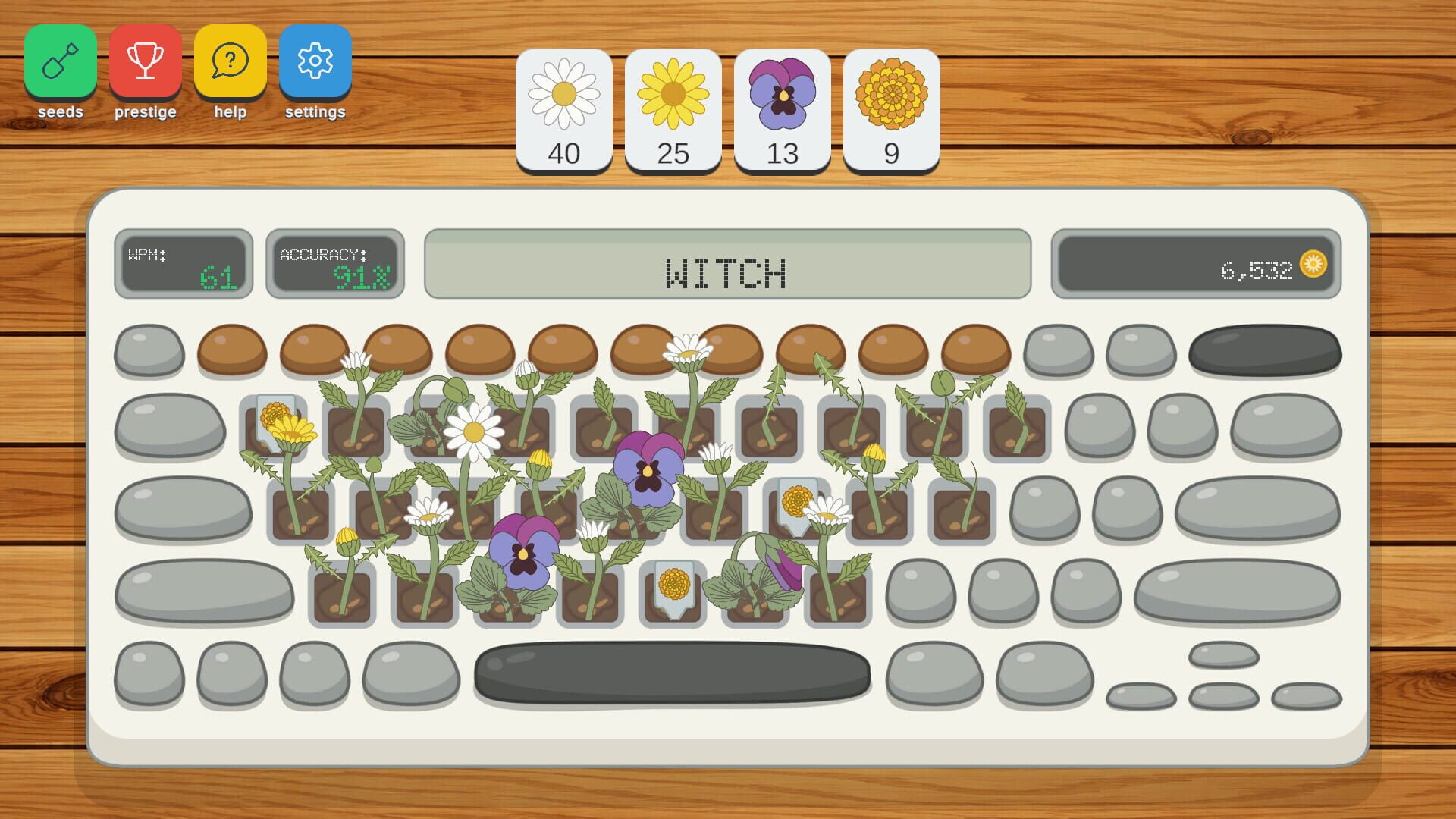Select the yellow sunflower seed counter
The width and height of the screenshot is (1456, 819).
tap(673, 106)
